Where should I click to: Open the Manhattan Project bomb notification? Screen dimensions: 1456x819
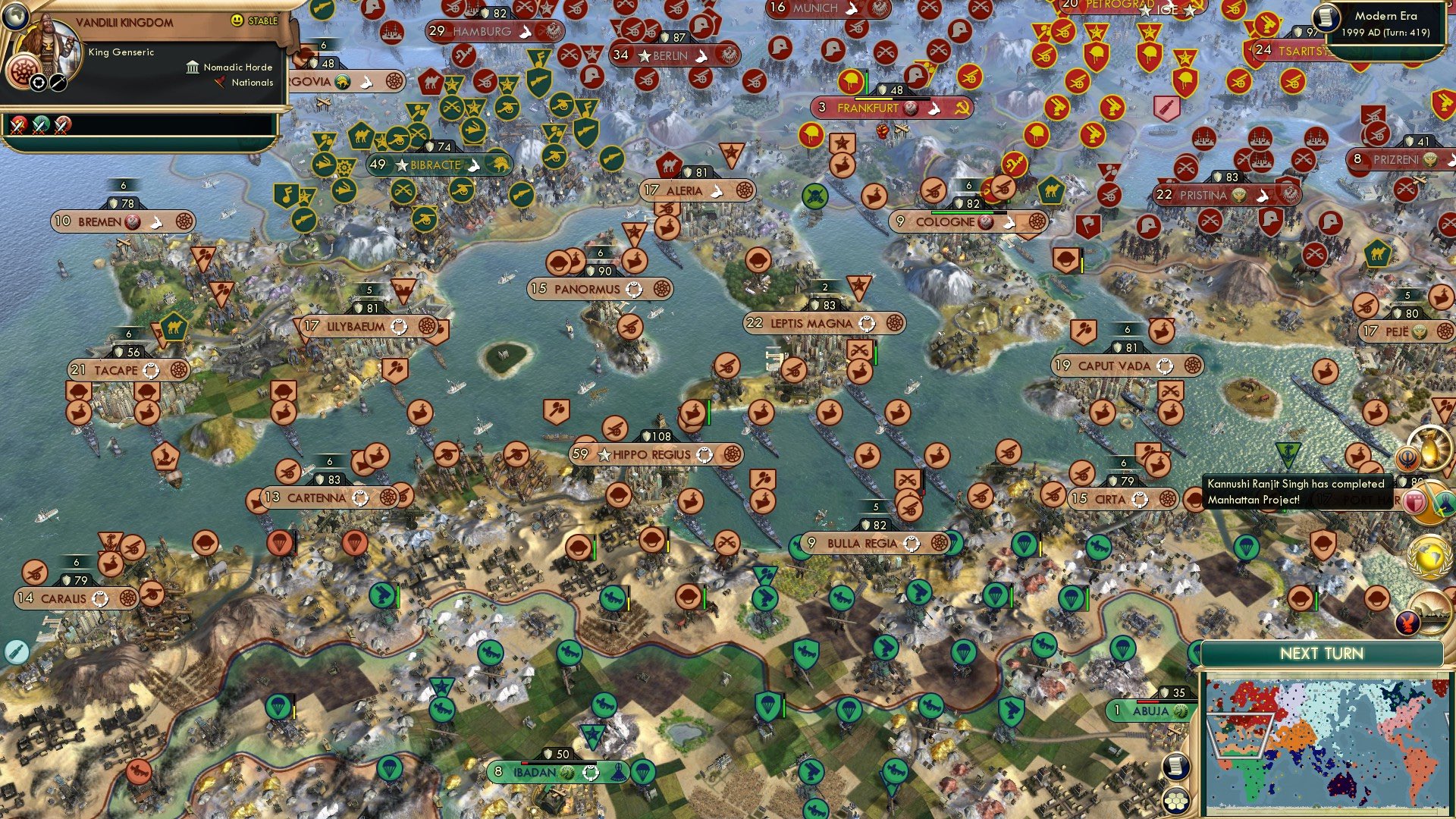tap(1430, 449)
